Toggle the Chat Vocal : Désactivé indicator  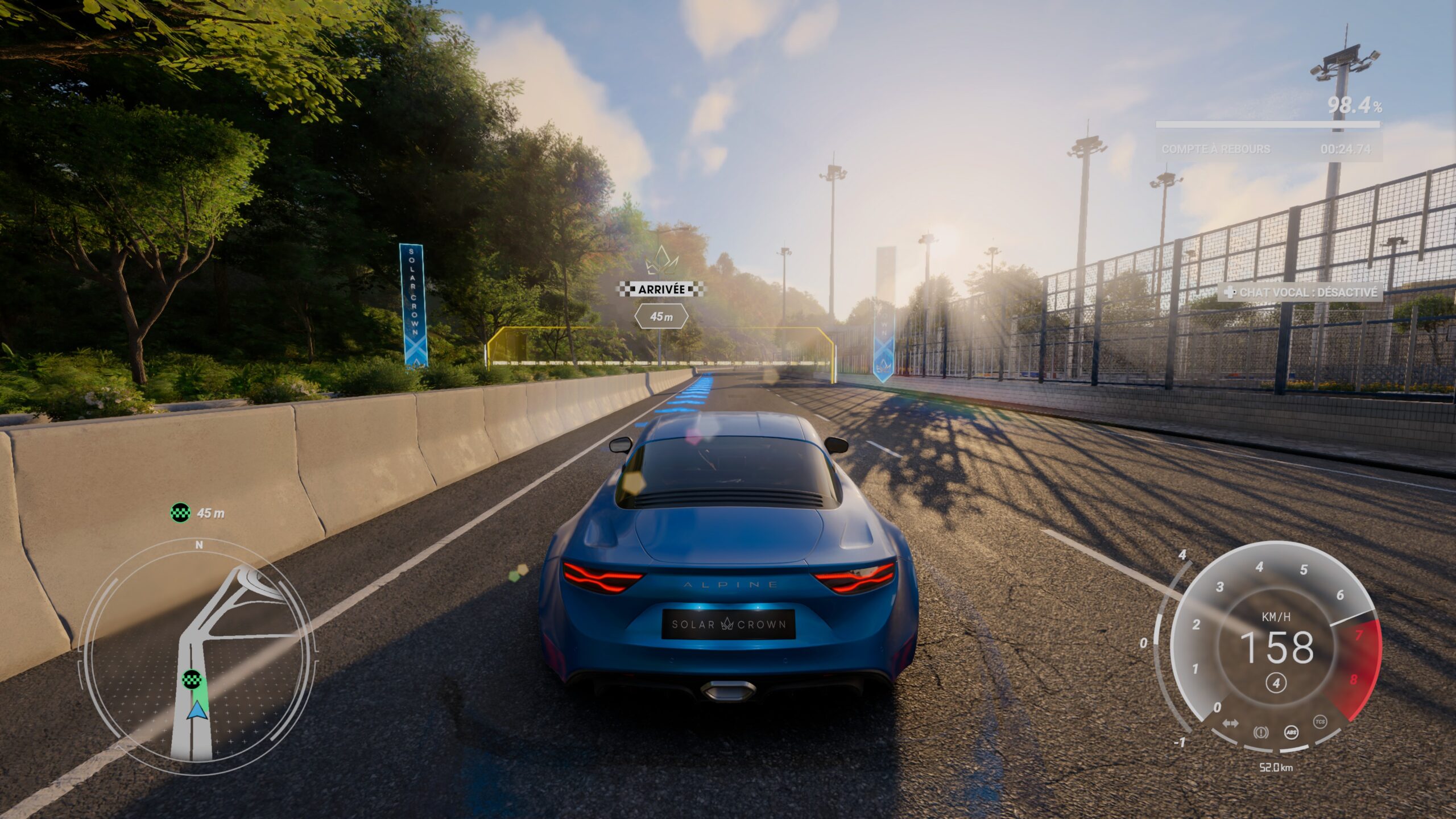1300,292
